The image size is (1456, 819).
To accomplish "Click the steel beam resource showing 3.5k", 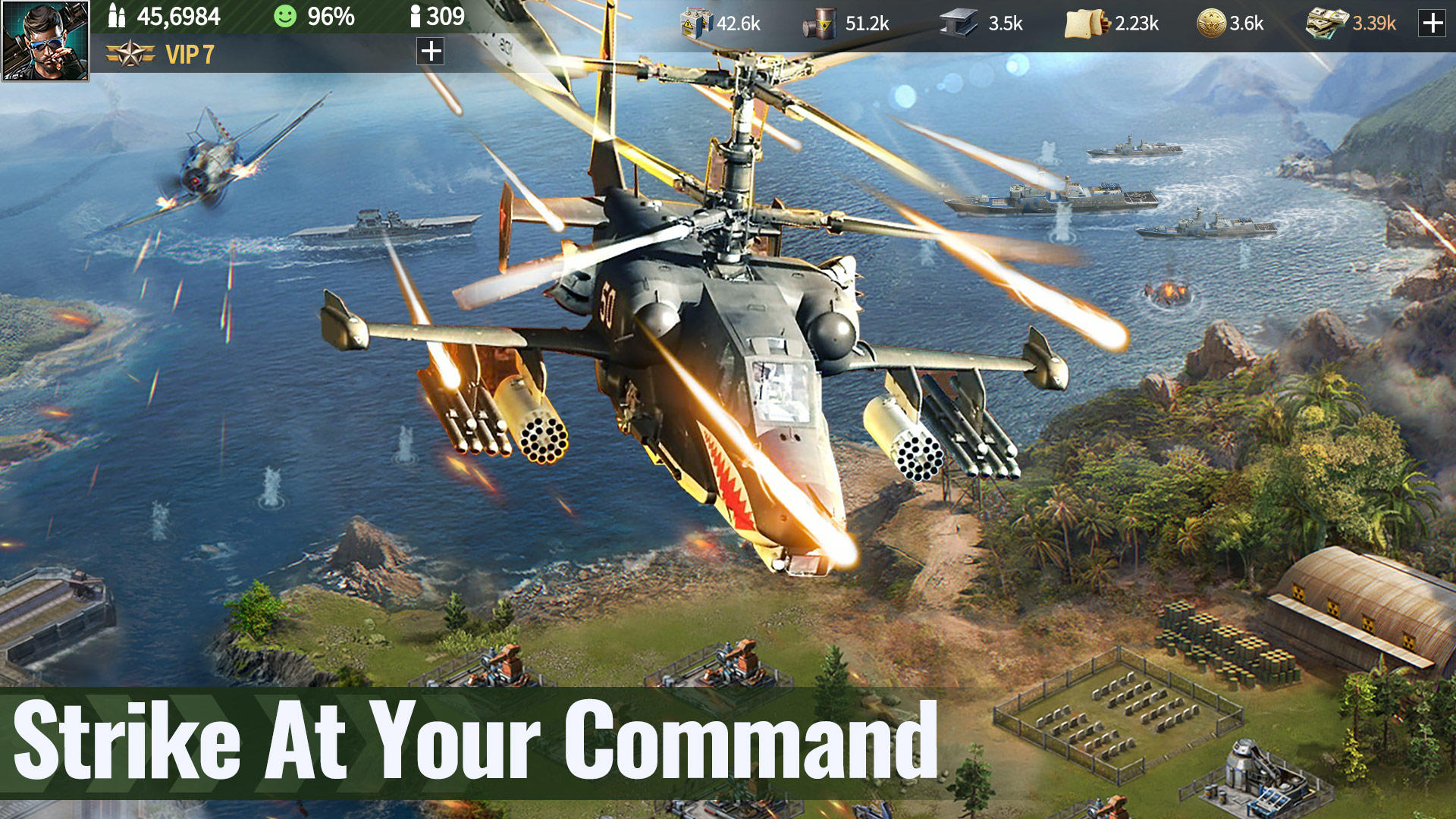I will 959,23.
